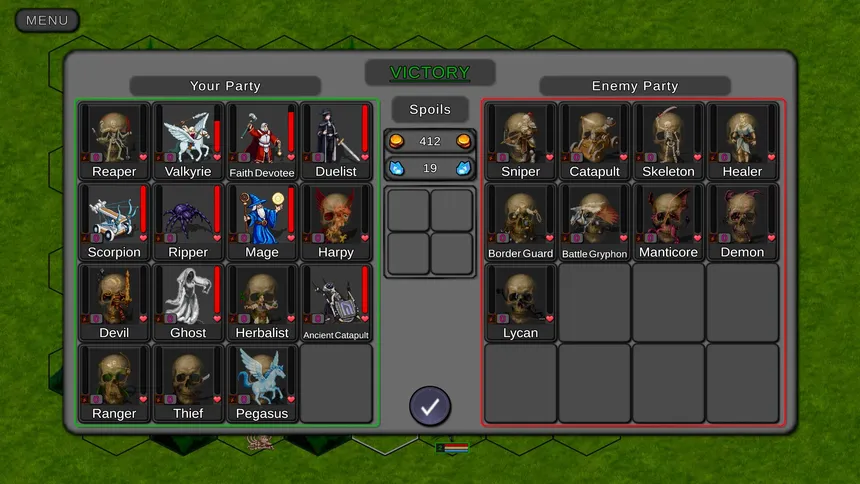Click the Scorpion unit card
This screenshot has height=484, width=860.
(114, 222)
